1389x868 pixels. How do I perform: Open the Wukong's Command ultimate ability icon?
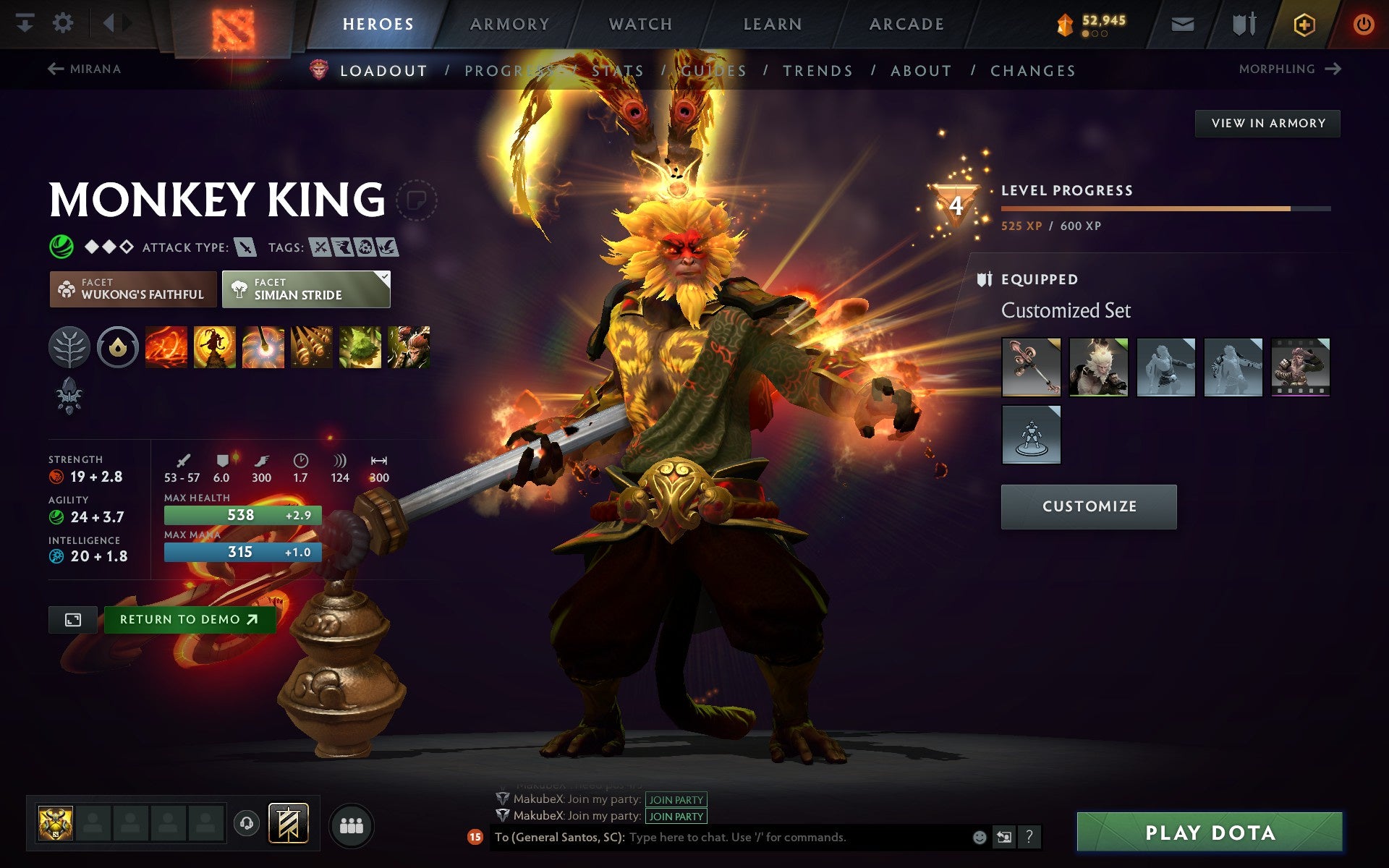[x=408, y=346]
